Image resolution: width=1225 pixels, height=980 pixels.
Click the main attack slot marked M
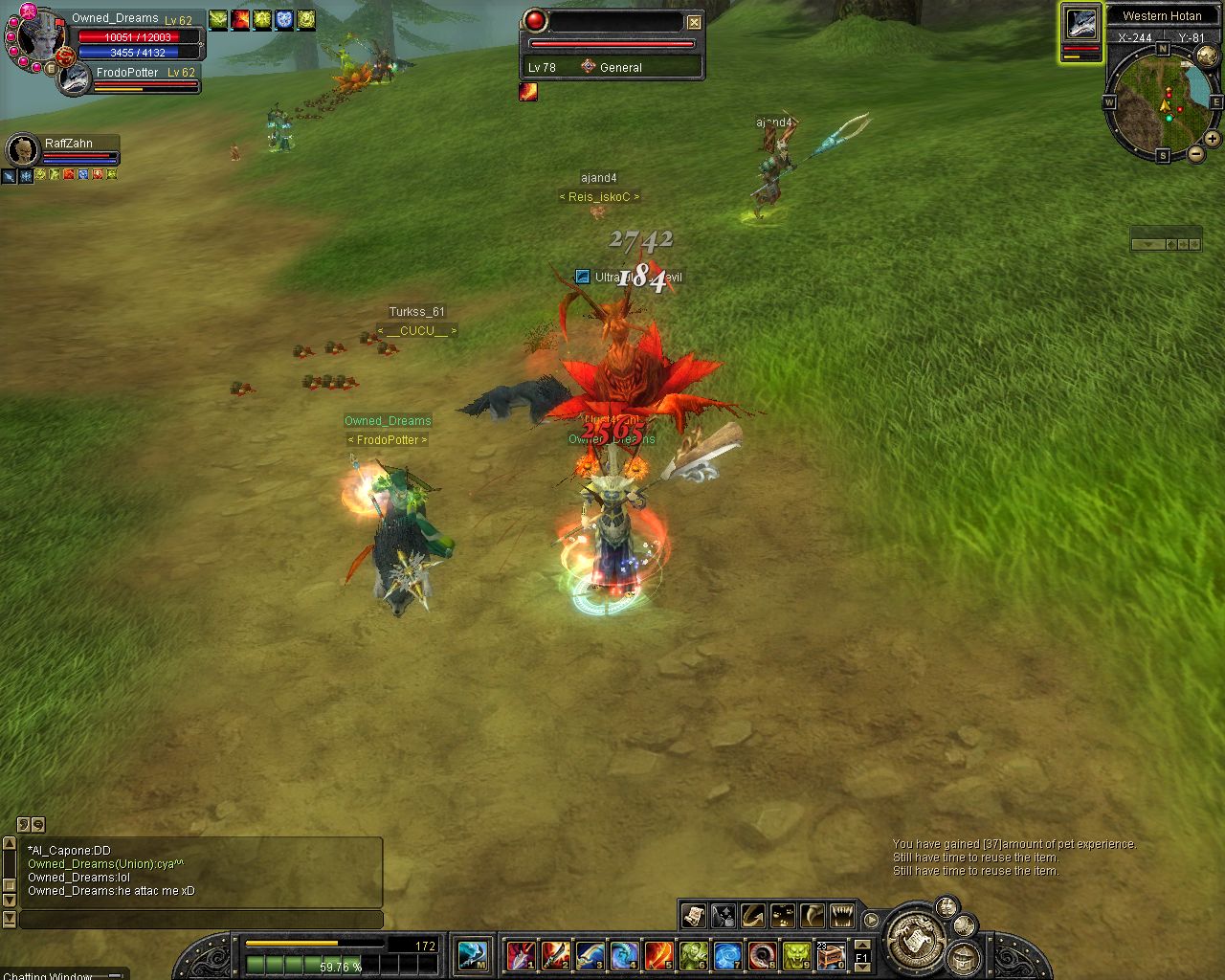point(473,954)
